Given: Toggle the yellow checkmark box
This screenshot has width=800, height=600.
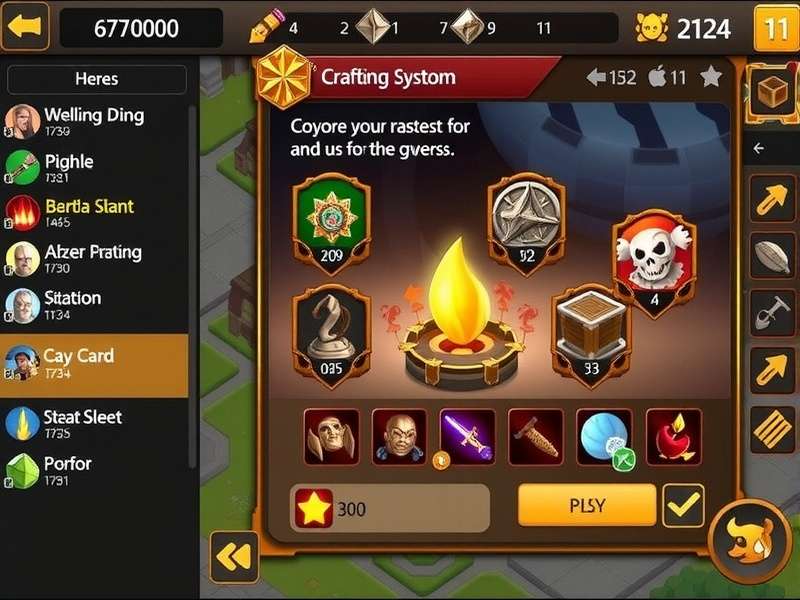Looking at the screenshot, I should click(684, 506).
